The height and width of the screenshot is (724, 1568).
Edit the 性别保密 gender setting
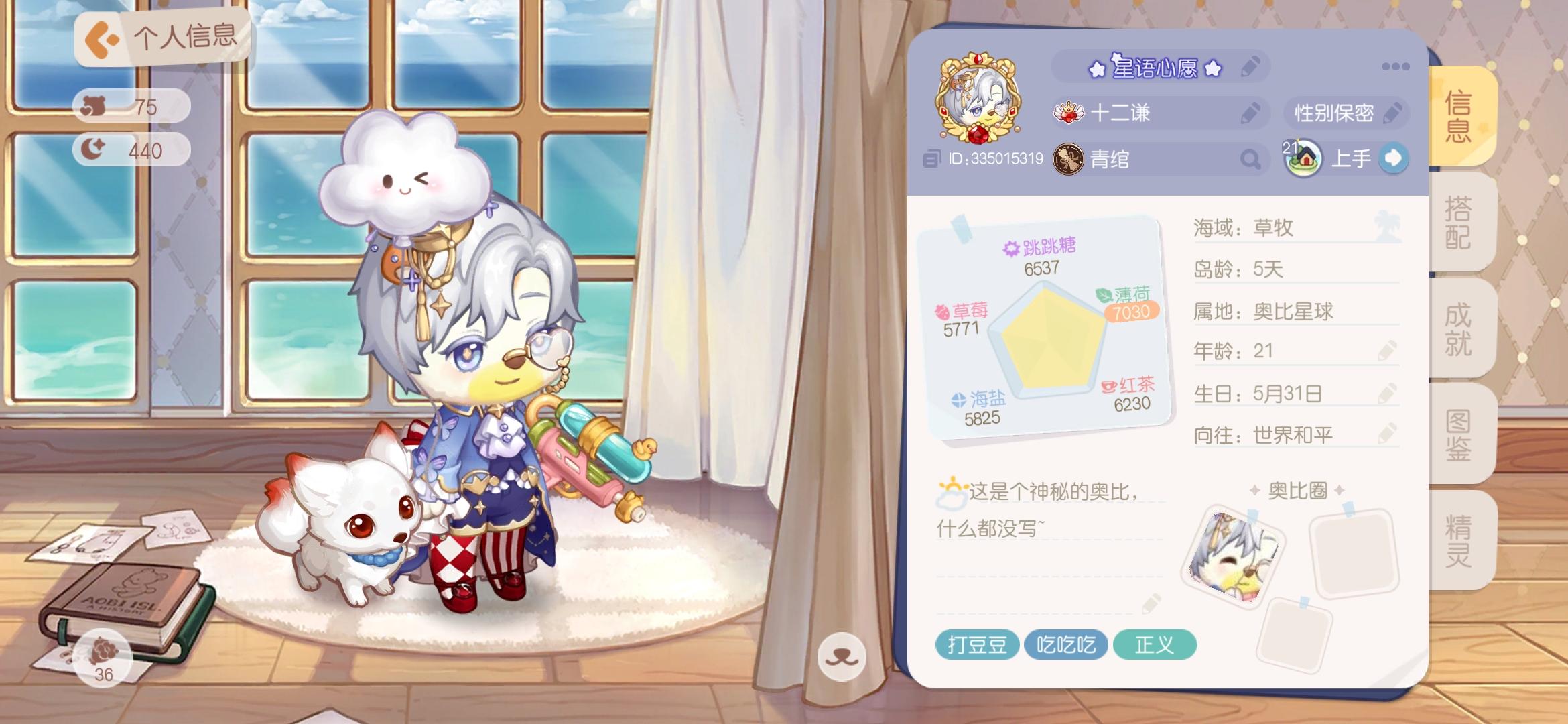pyautogui.click(x=1394, y=113)
